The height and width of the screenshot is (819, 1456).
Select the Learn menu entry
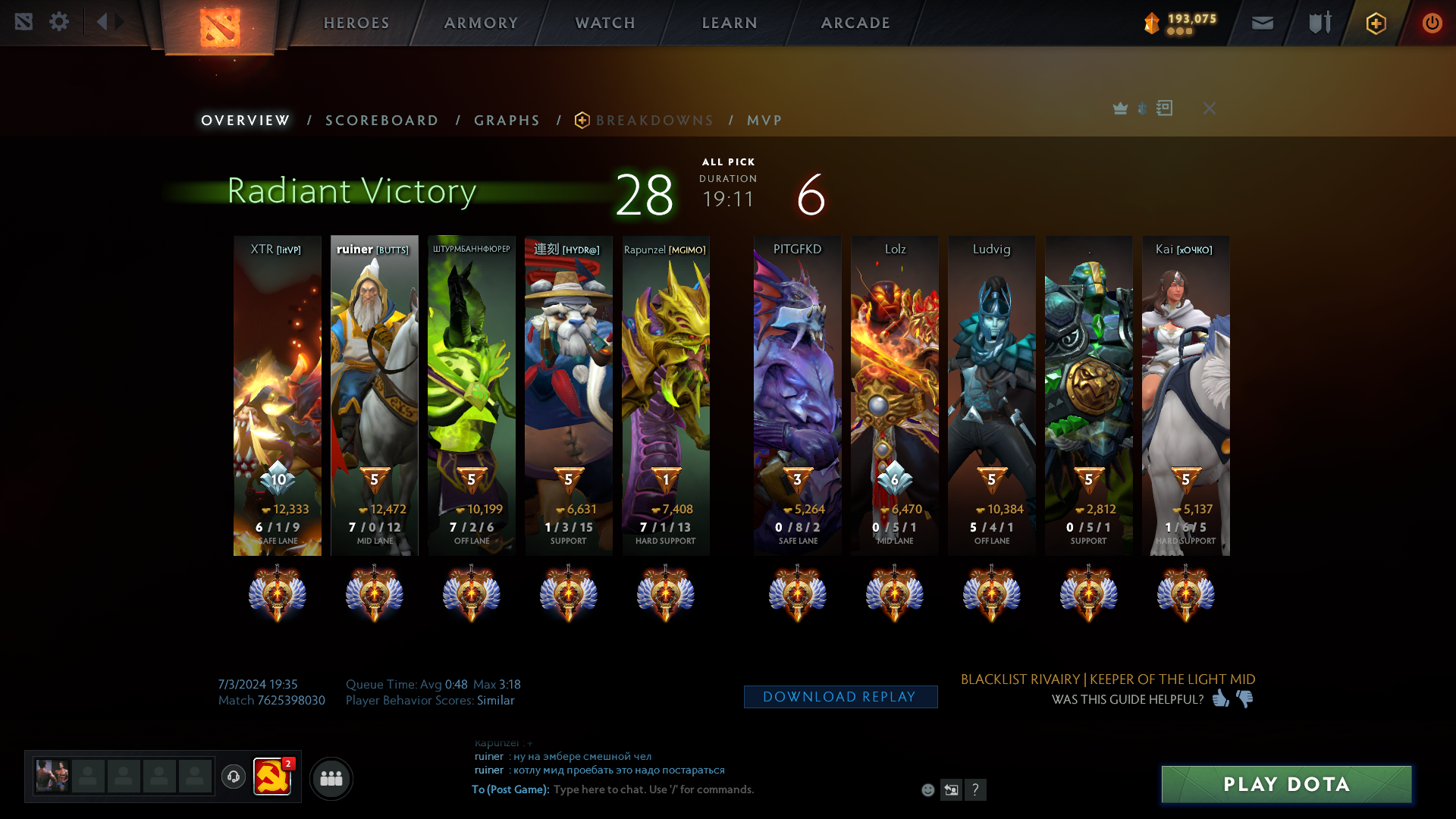(x=730, y=23)
